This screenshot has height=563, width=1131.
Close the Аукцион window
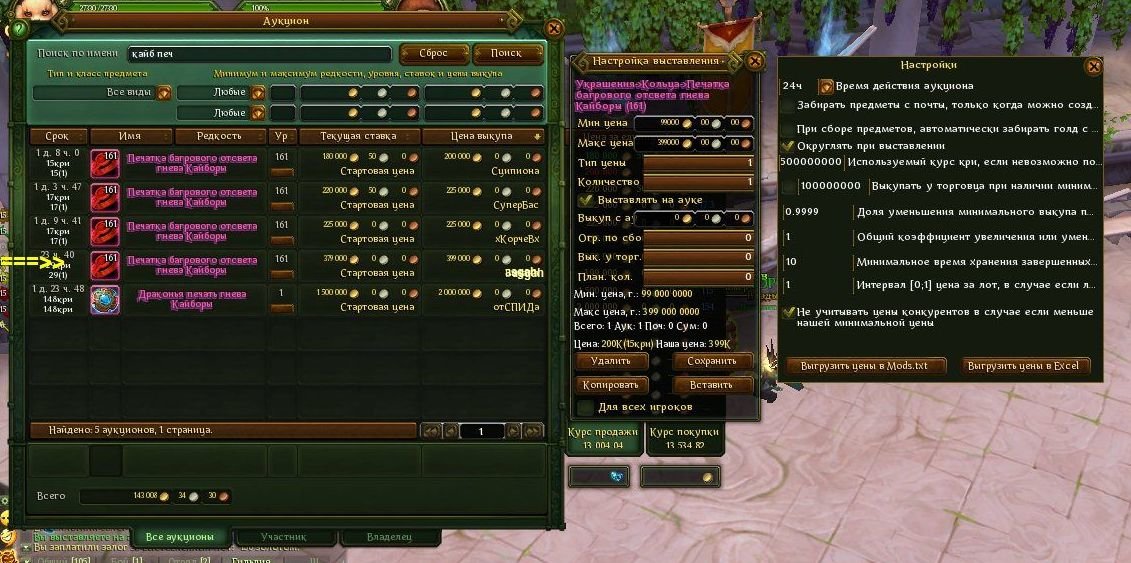coord(553,30)
